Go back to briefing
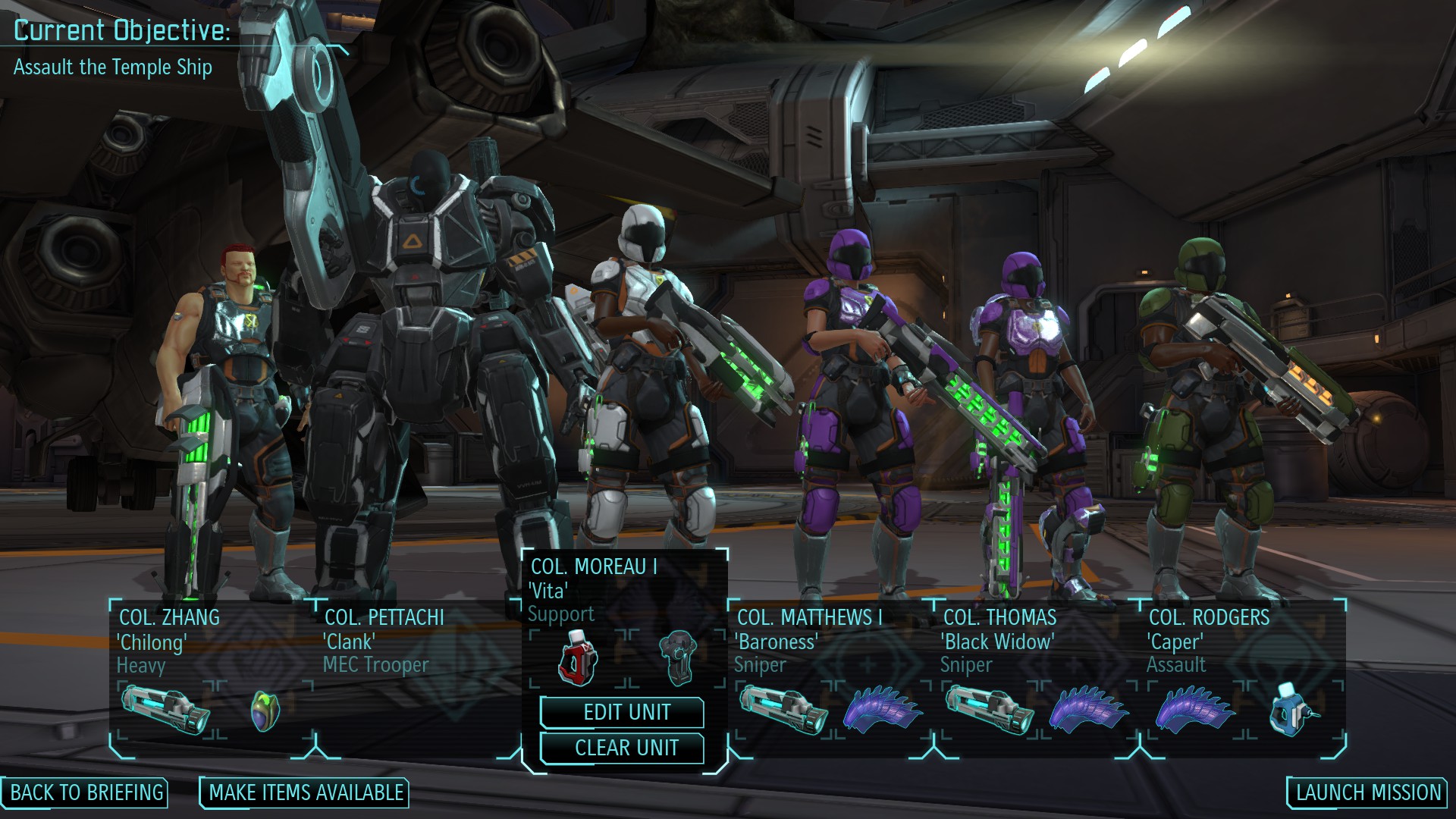Viewport: 1456px width, 819px height. [86, 793]
